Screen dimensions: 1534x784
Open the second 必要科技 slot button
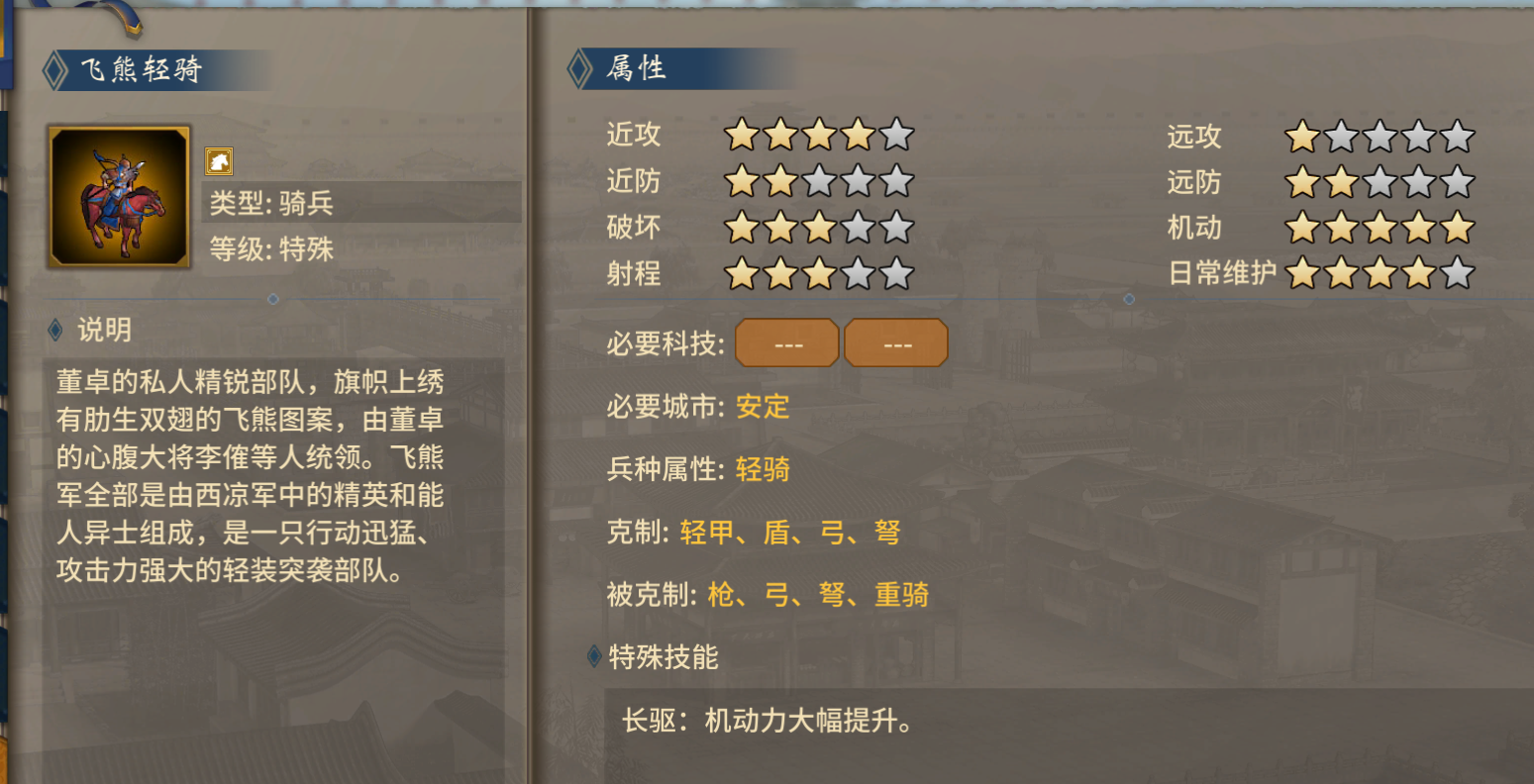tap(895, 342)
